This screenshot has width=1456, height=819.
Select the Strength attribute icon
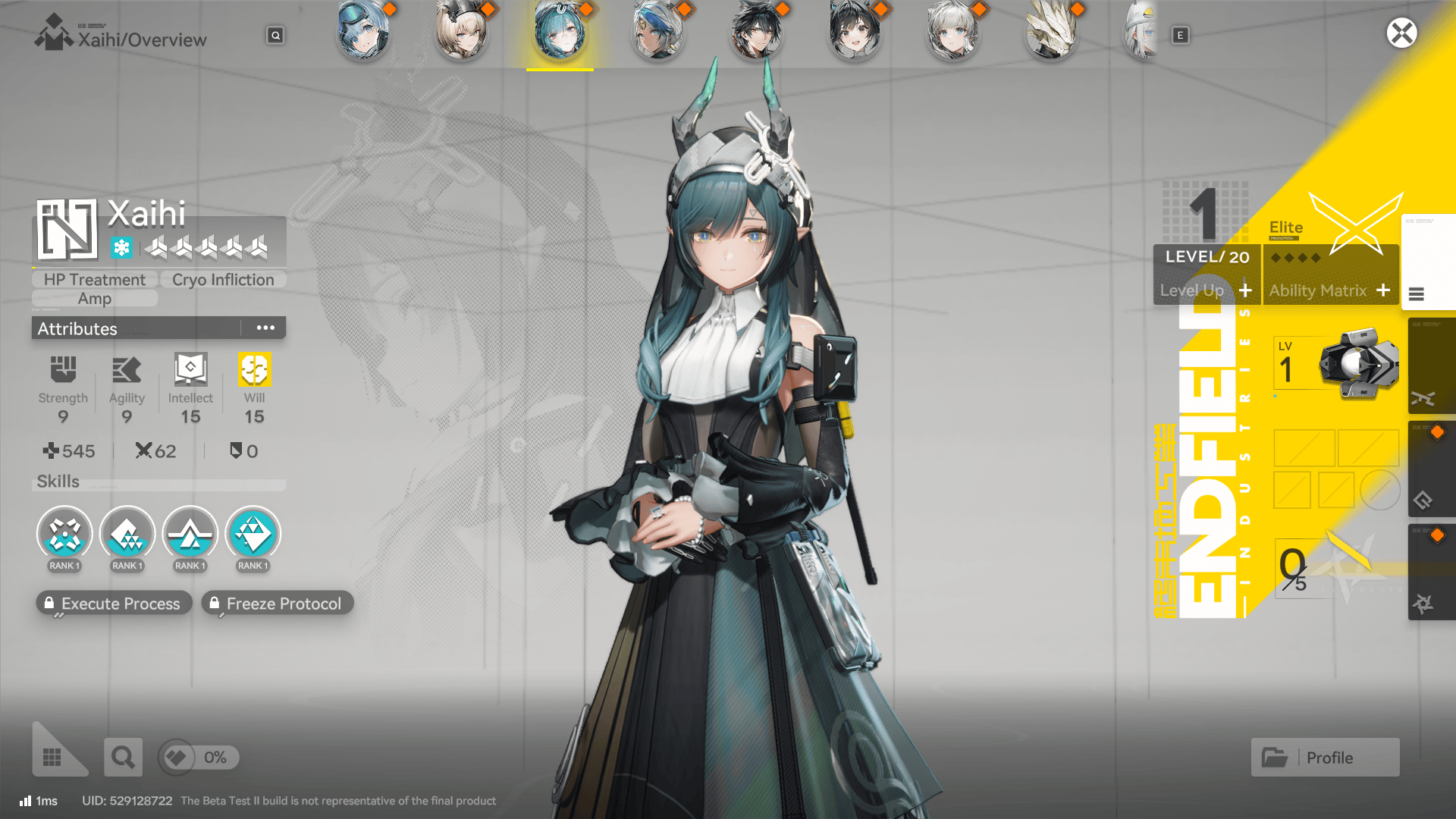point(63,369)
